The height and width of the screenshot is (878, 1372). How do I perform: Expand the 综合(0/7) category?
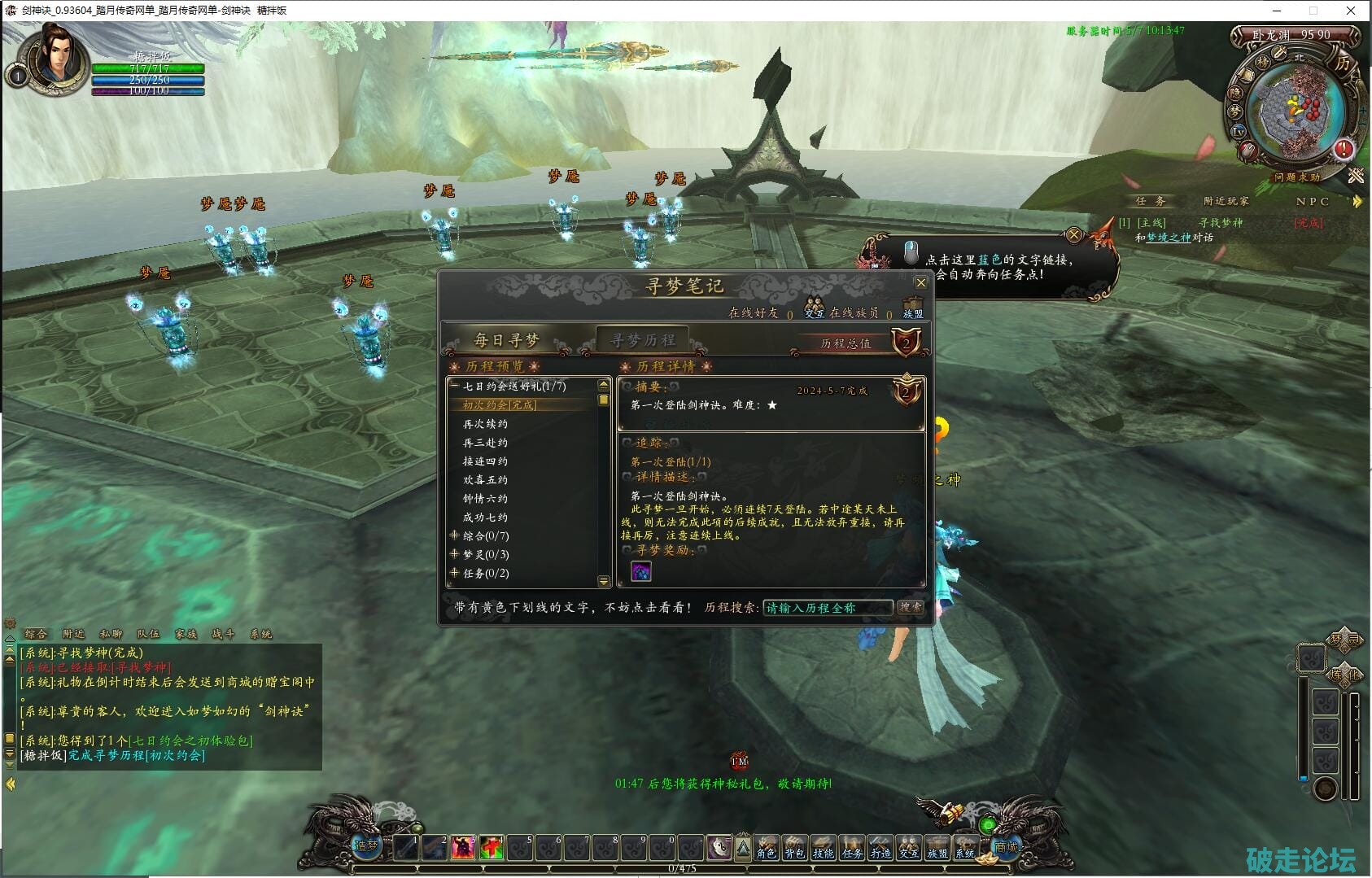454,535
